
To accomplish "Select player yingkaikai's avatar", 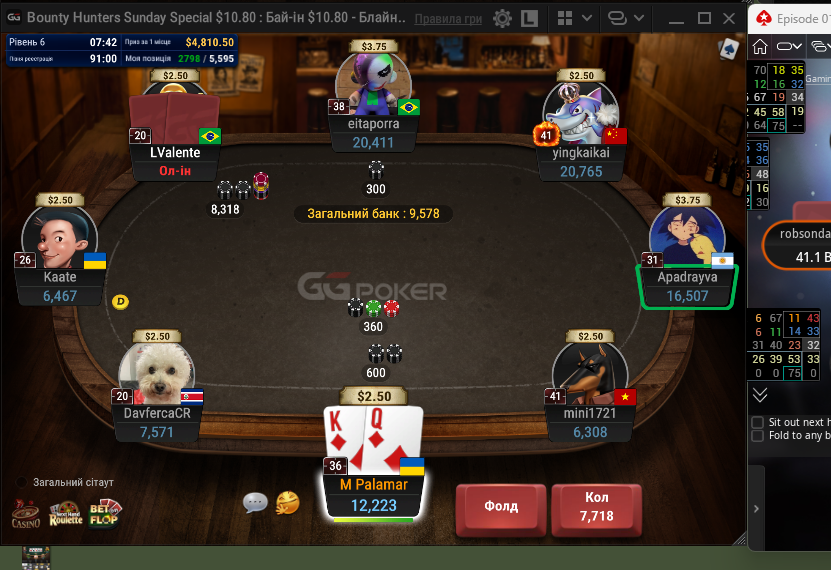I will 580,115.
